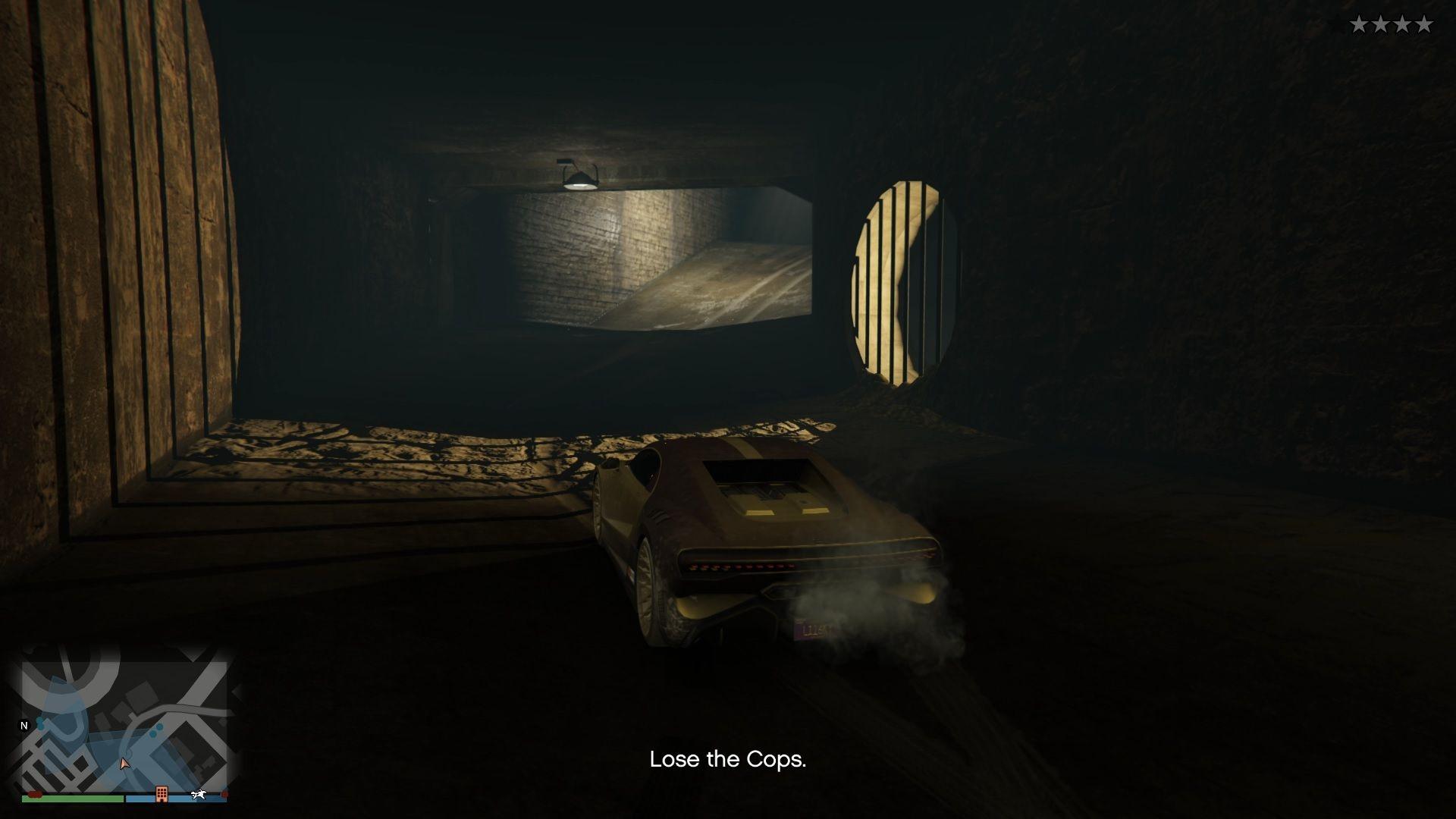
Task: Click the car's purple license plate
Action: point(813,629)
